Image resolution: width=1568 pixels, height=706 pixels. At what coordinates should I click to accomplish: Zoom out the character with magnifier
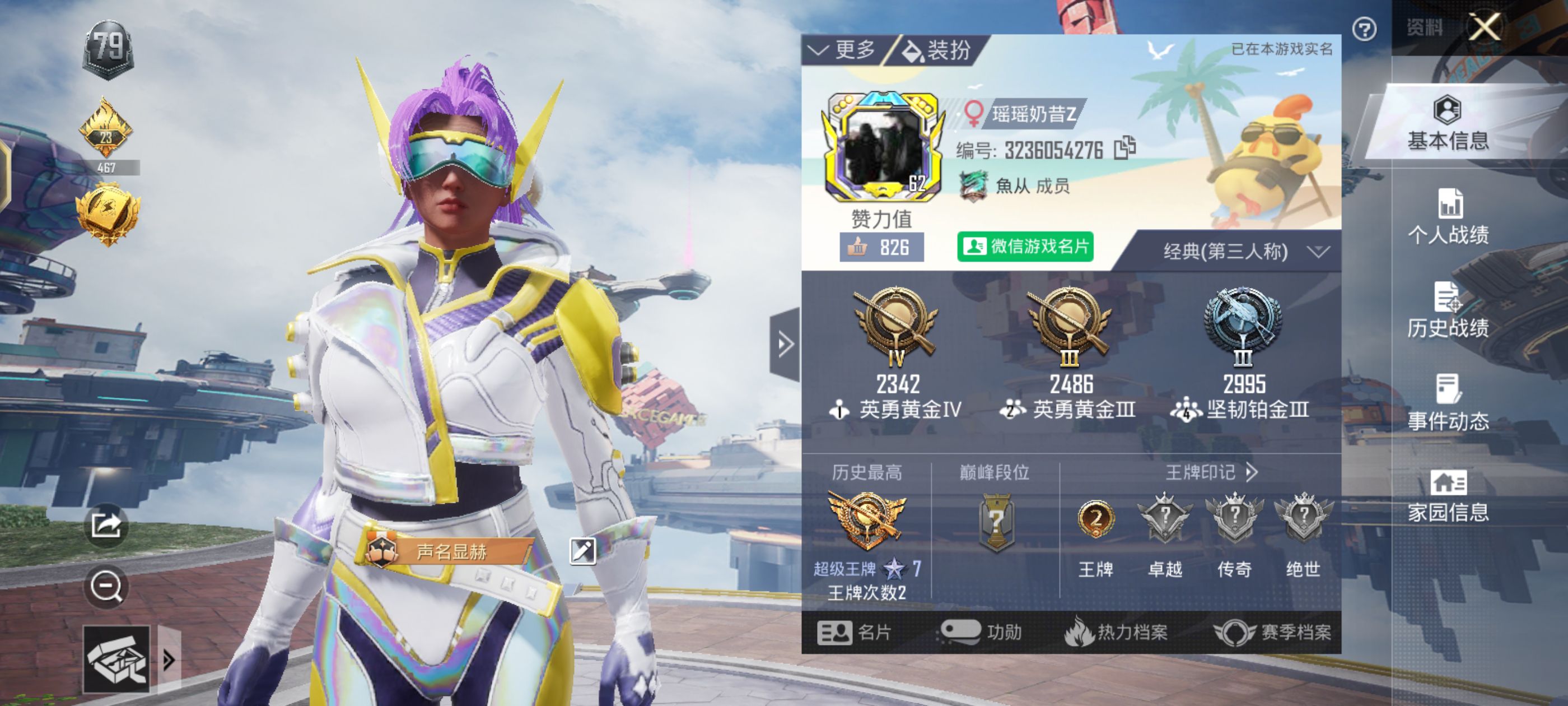point(106,587)
